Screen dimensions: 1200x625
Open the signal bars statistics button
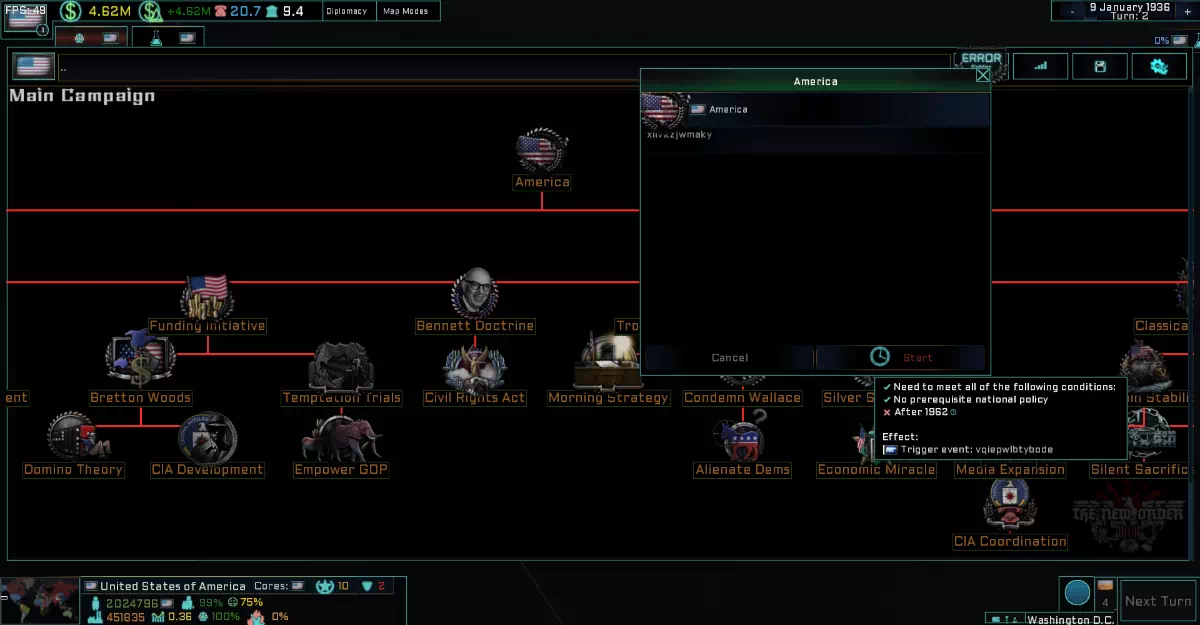(1040, 67)
